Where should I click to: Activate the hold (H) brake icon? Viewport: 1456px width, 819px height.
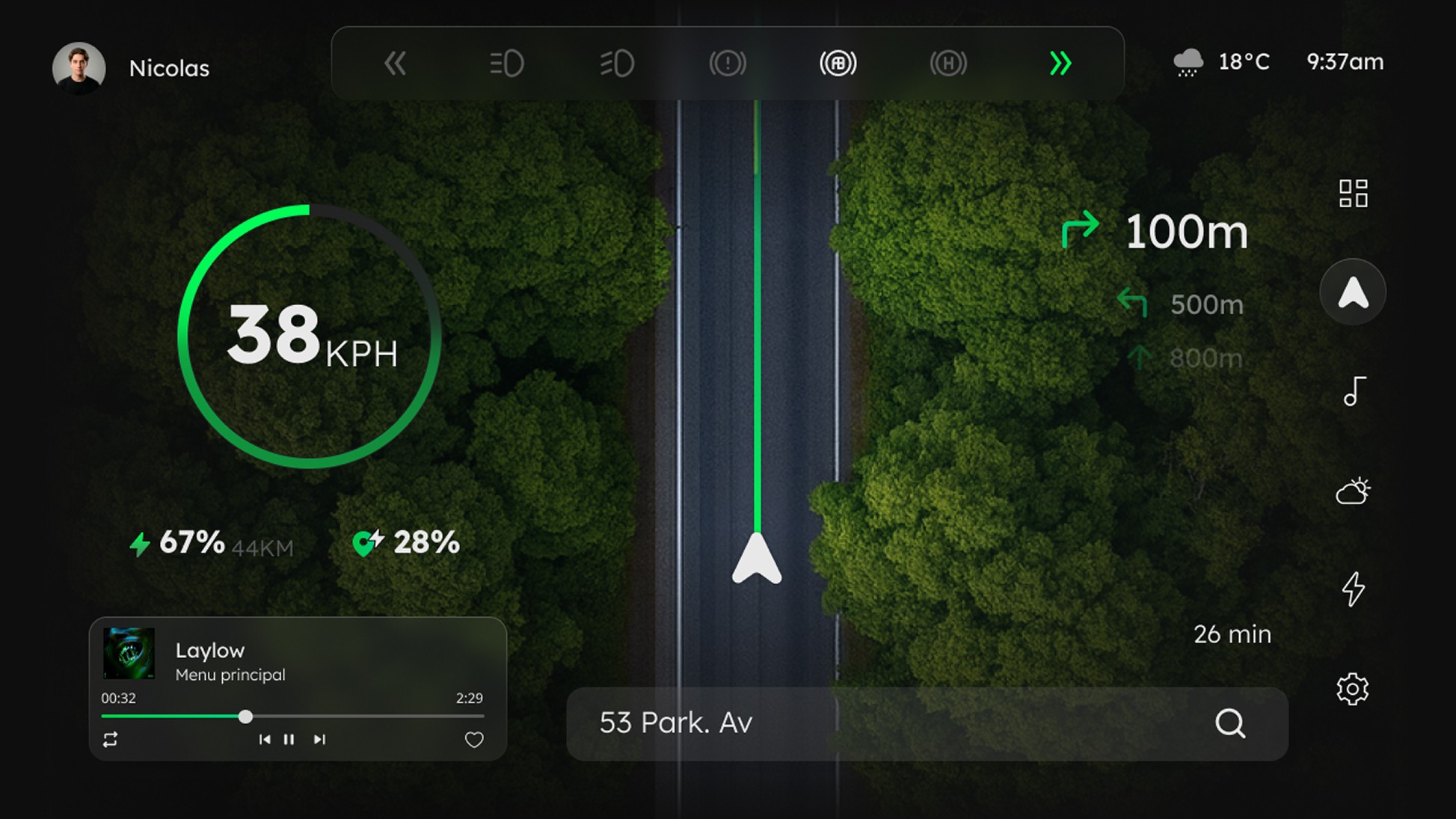(948, 64)
